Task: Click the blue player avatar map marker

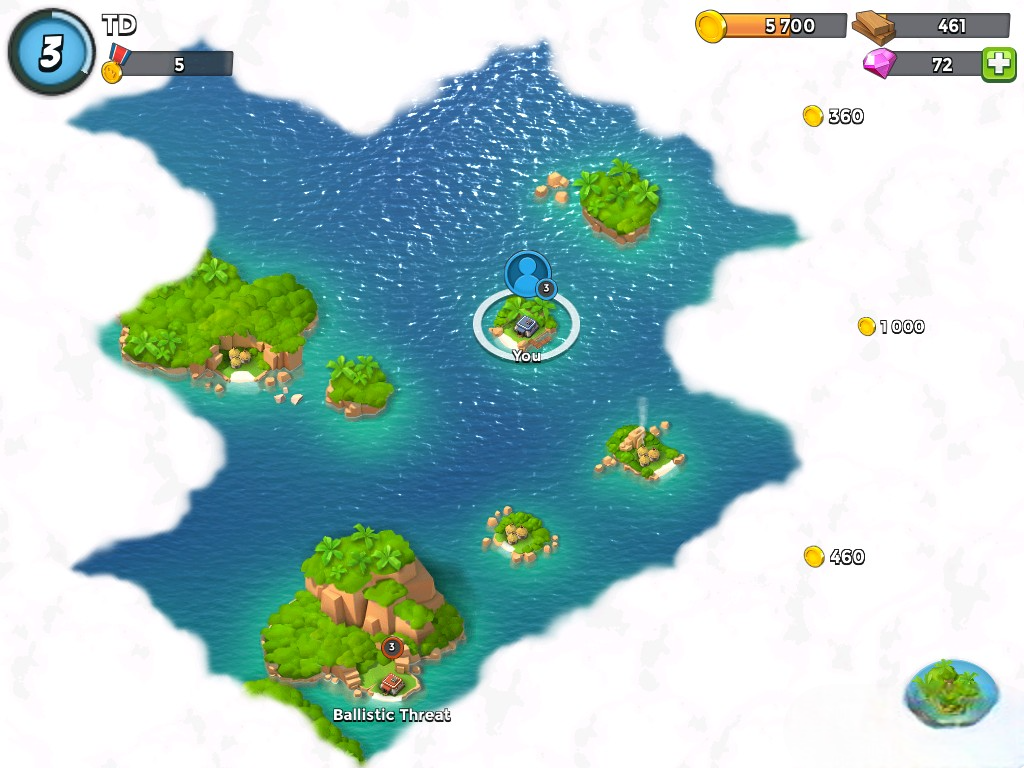Action: tap(527, 273)
